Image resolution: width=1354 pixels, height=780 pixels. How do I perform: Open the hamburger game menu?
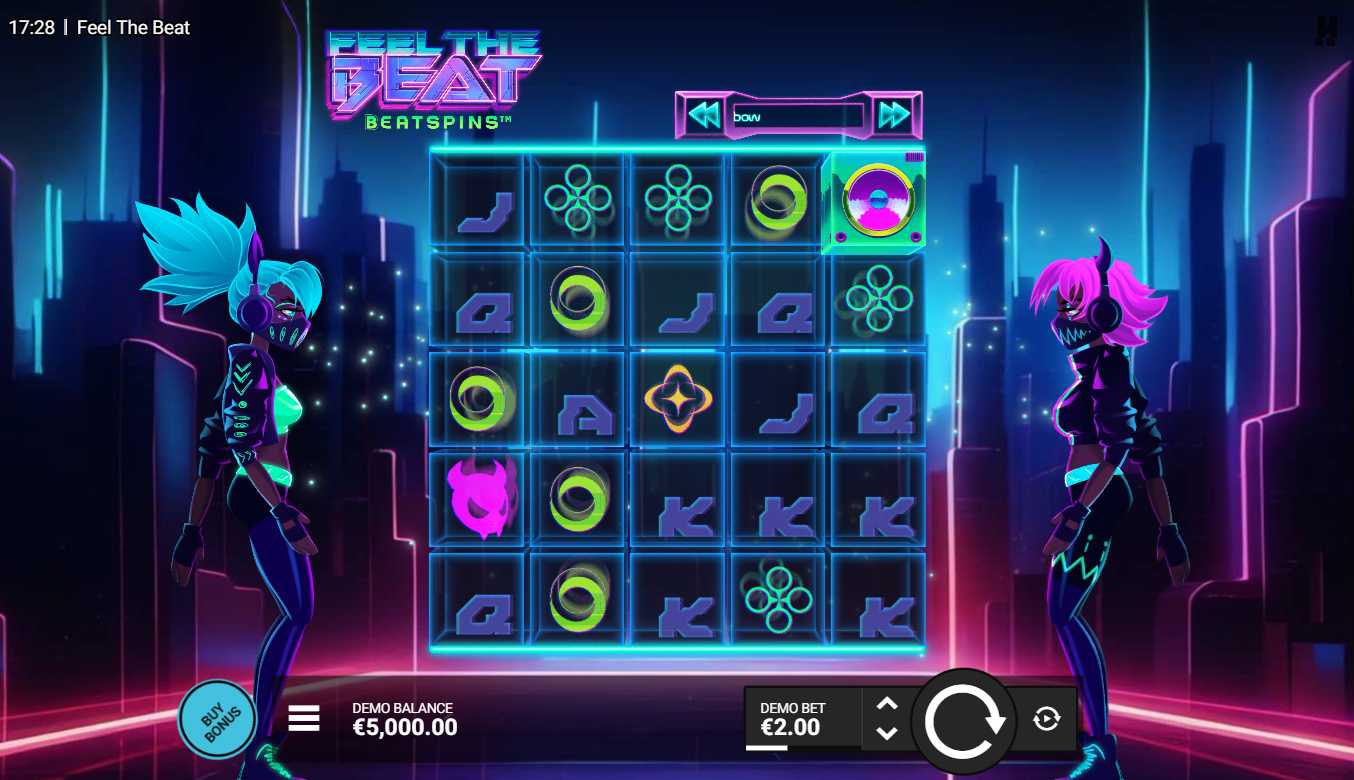pyautogui.click(x=304, y=718)
